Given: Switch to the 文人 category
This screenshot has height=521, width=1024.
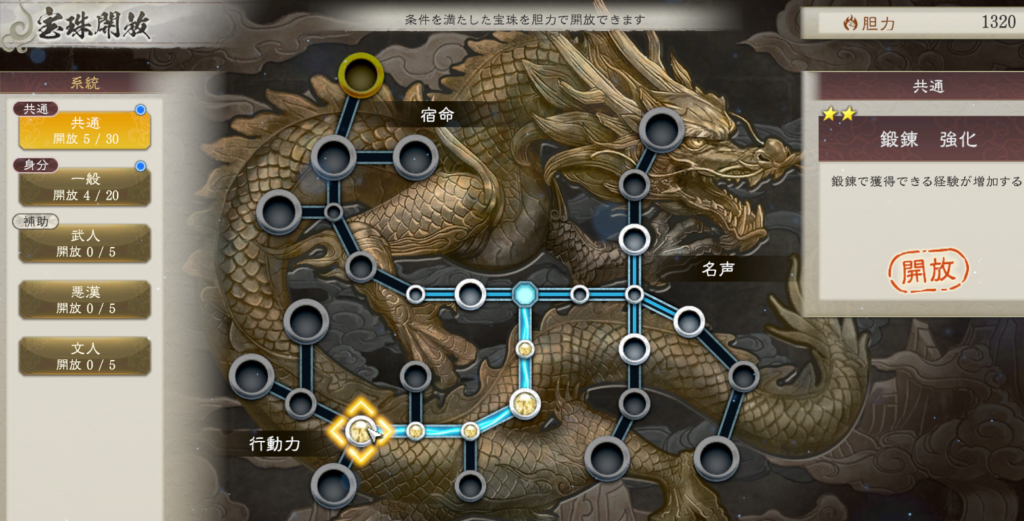Looking at the screenshot, I should point(85,356).
